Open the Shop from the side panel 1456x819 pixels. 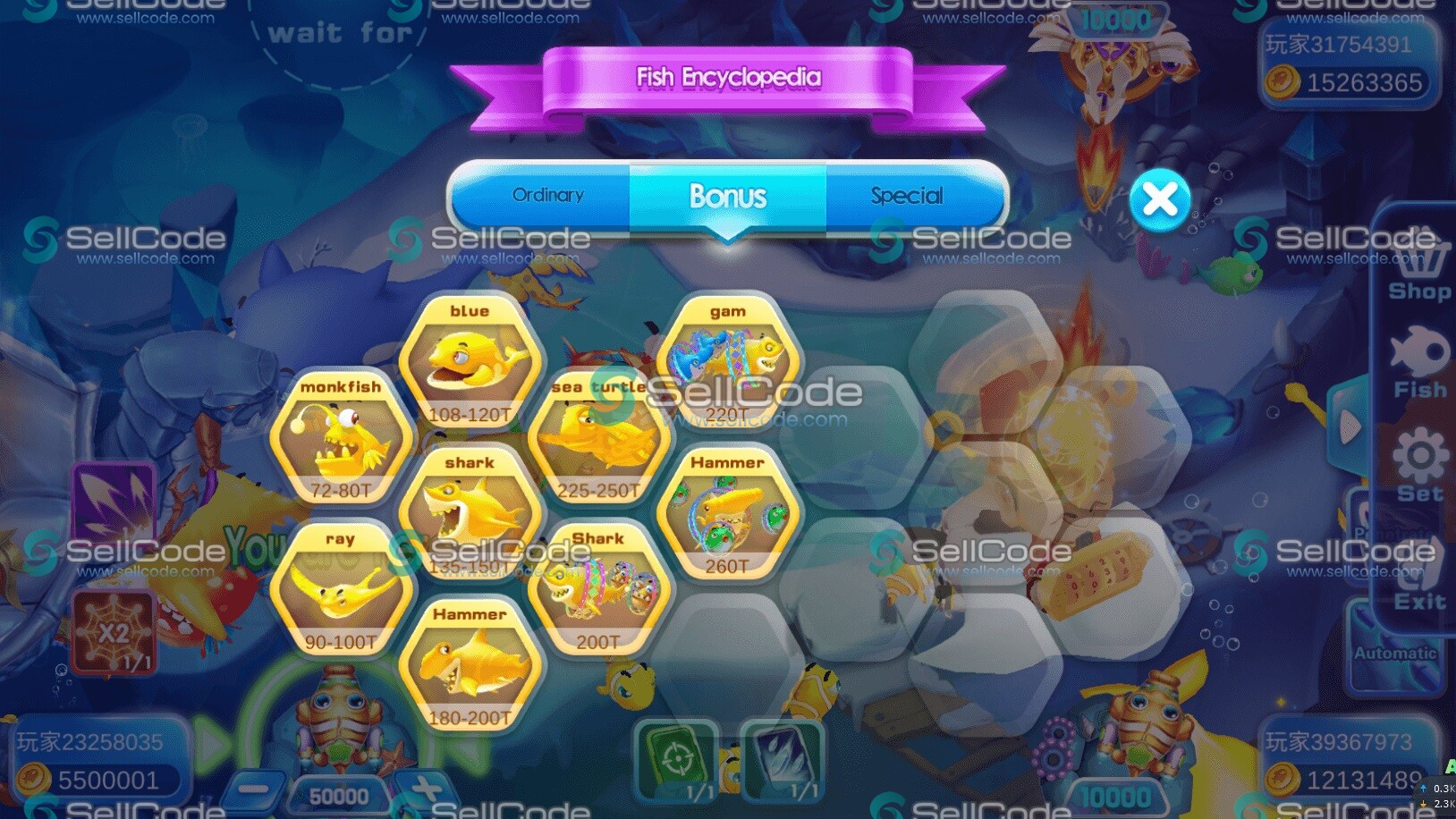(x=1418, y=270)
